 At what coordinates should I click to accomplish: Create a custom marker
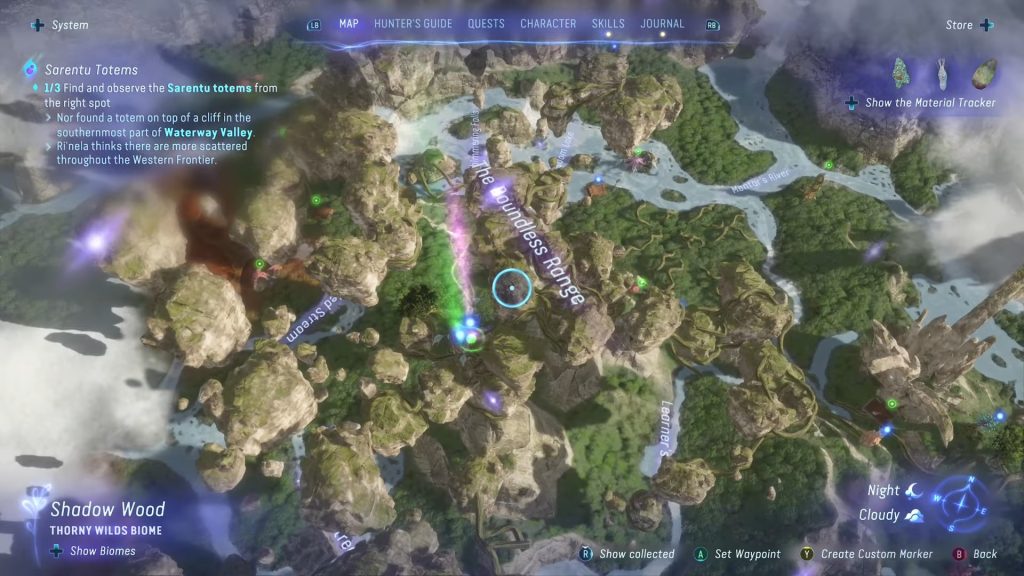point(867,554)
